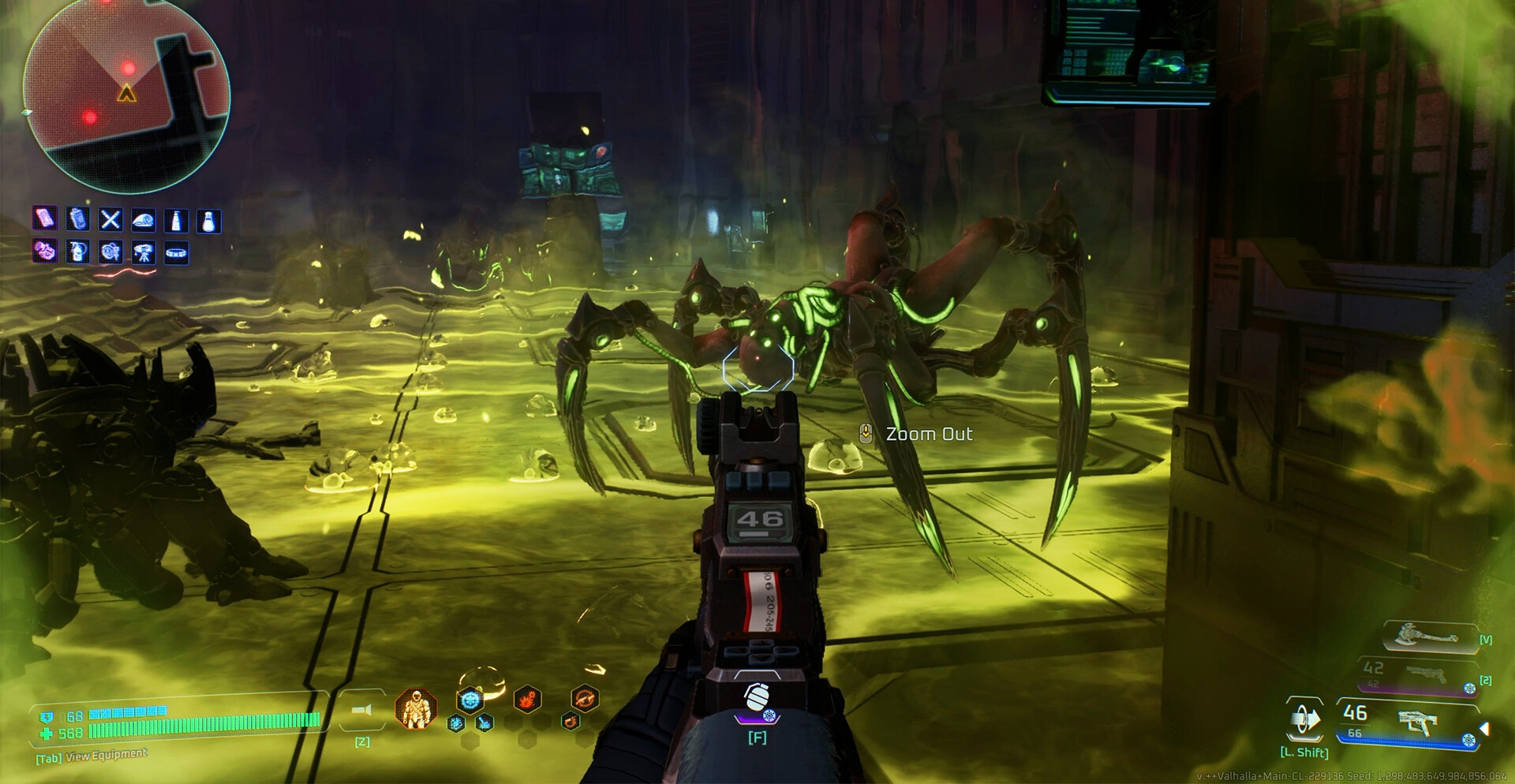Open the armored character portrait icon
Viewport: 1515px width, 784px height.
coord(416,709)
